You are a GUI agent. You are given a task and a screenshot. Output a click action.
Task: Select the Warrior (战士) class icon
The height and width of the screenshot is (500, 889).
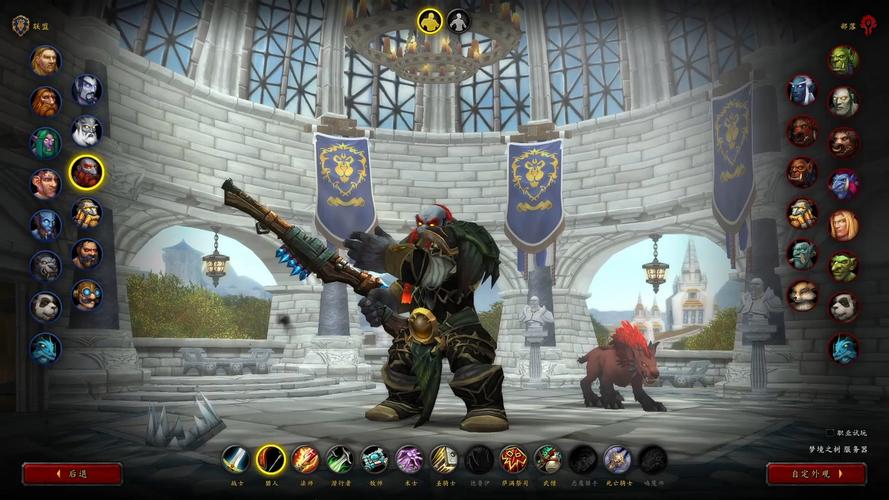tap(236, 459)
